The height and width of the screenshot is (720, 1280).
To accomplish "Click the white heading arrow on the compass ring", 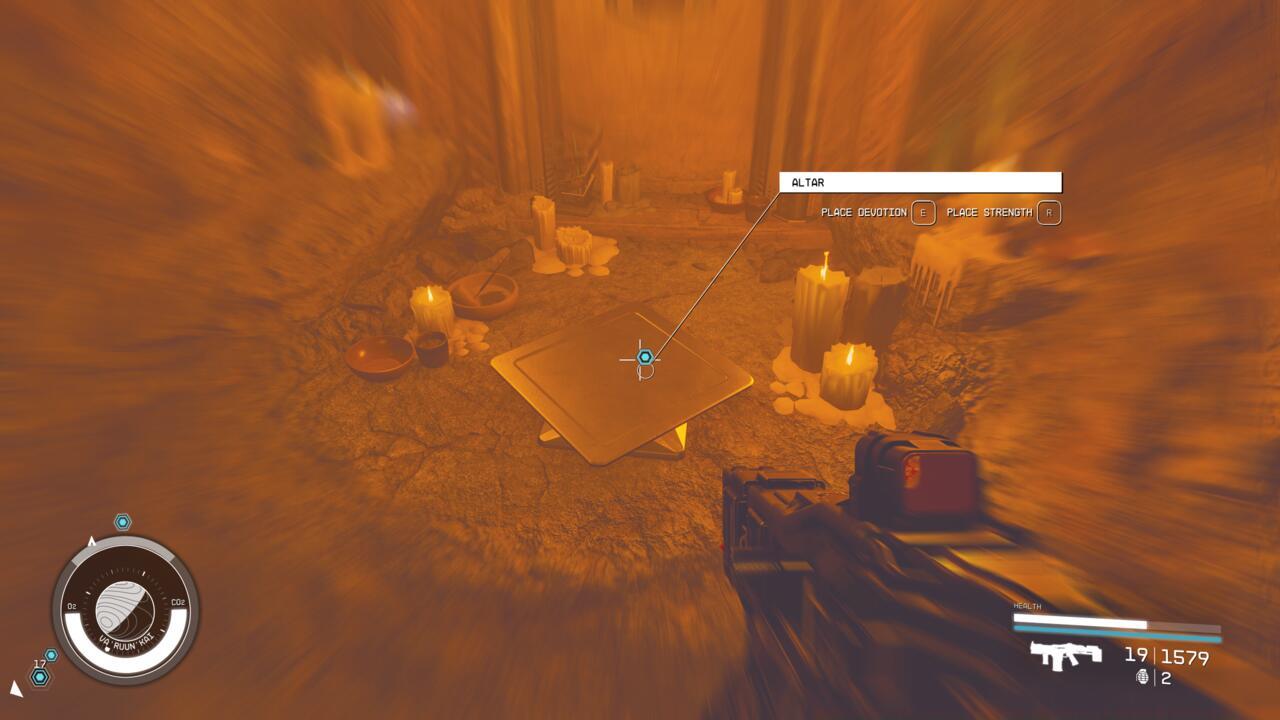I will [92, 541].
